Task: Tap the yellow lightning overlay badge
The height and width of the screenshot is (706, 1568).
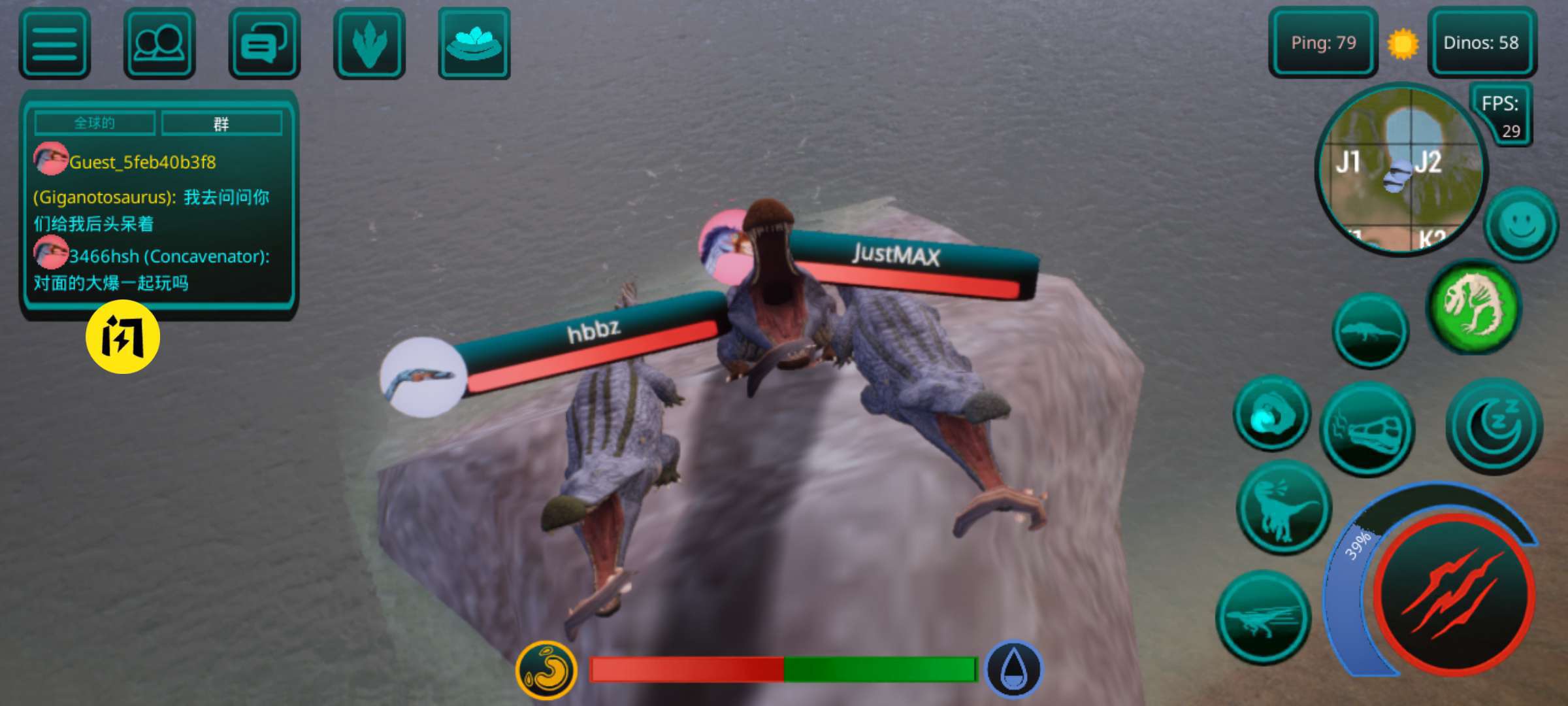Action: [123, 337]
